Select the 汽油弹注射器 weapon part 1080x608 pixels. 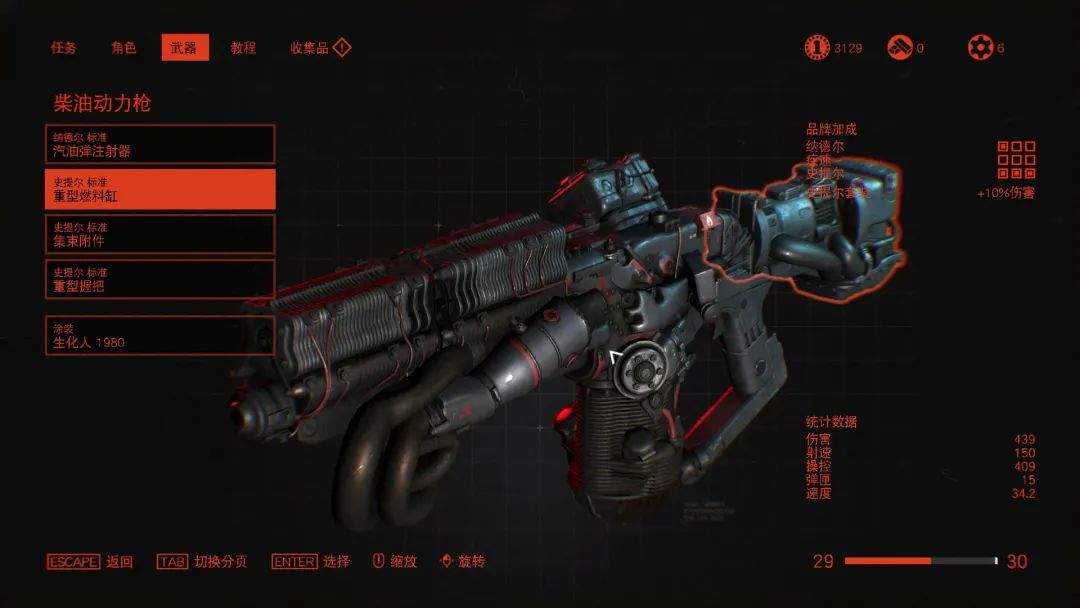[x=160, y=144]
